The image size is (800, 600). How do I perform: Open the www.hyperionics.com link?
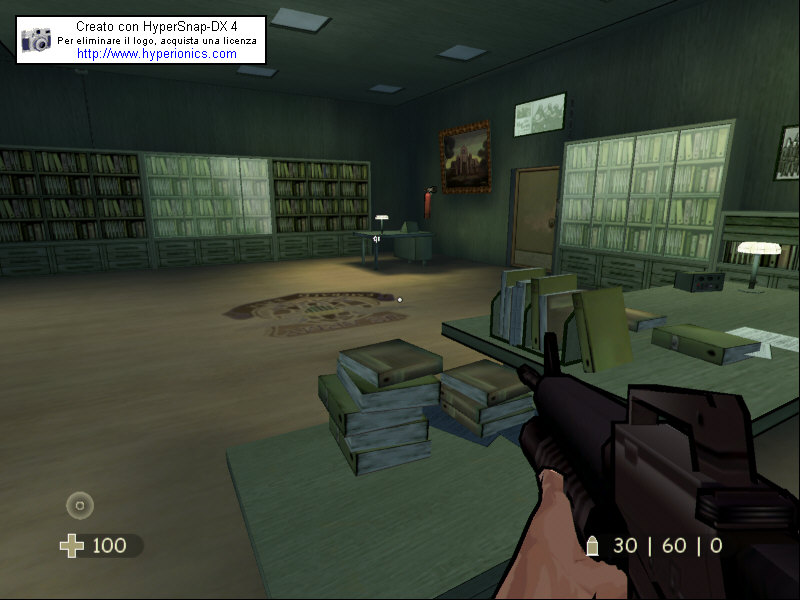point(156,54)
